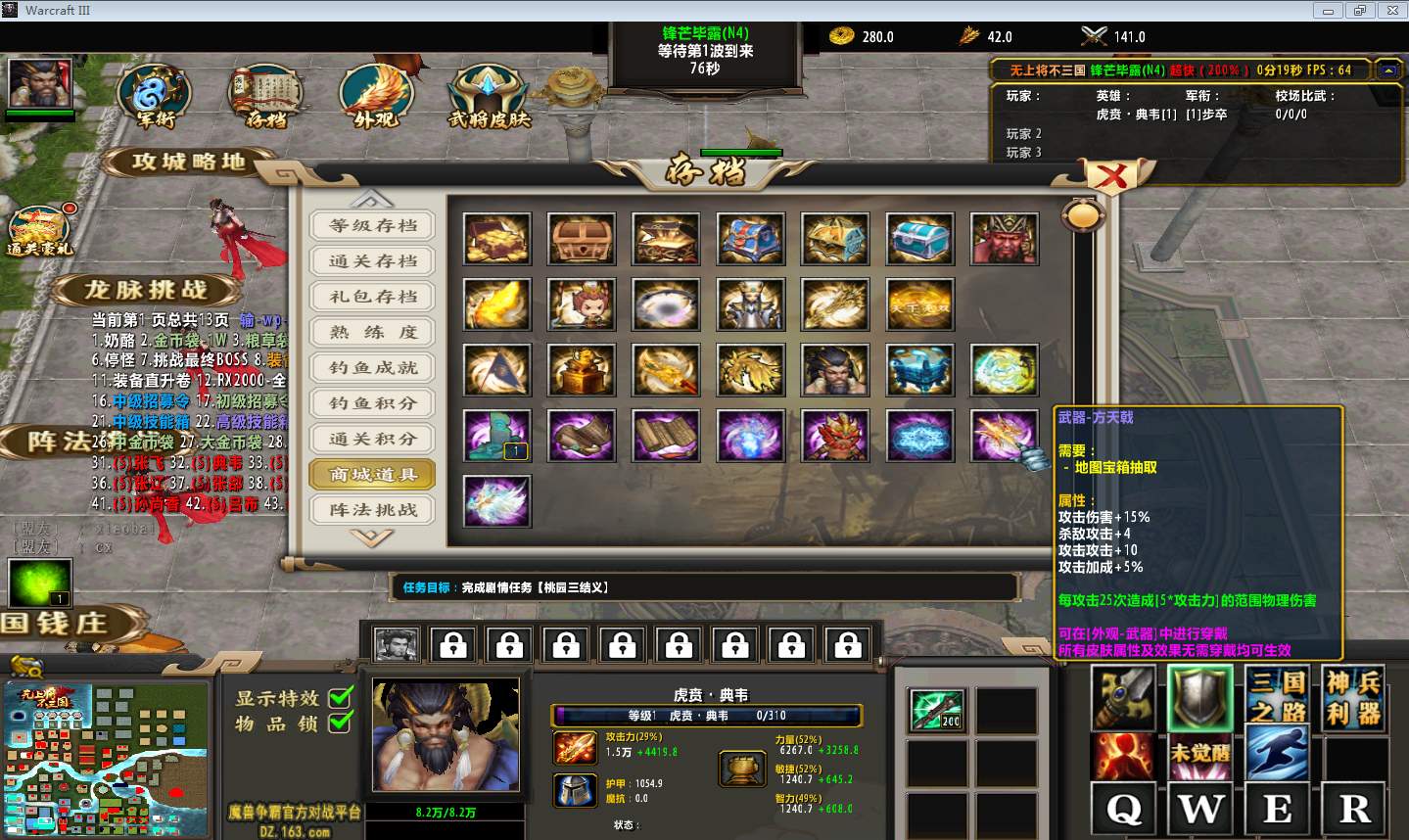Close the 存档 save panel
This screenshot has width=1409, height=840.
coord(1109,177)
